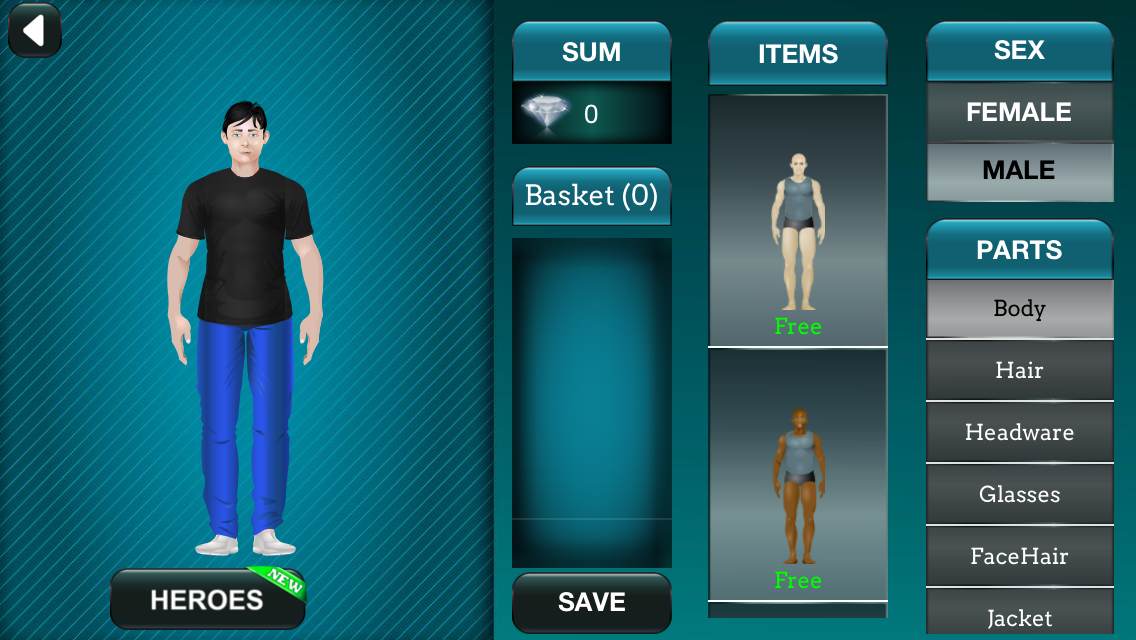Open the Headware category
The image size is (1136, 640).
pos(1019,433)
